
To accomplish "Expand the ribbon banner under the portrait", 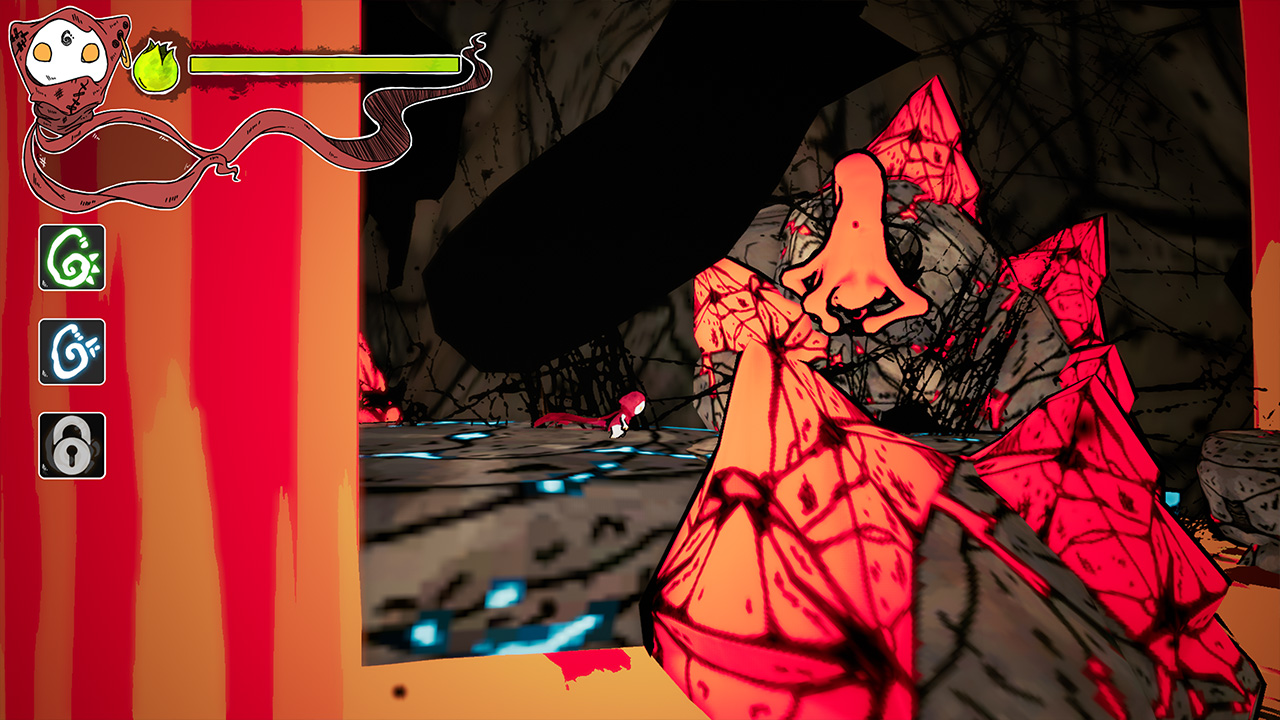I will click(130, 155).
